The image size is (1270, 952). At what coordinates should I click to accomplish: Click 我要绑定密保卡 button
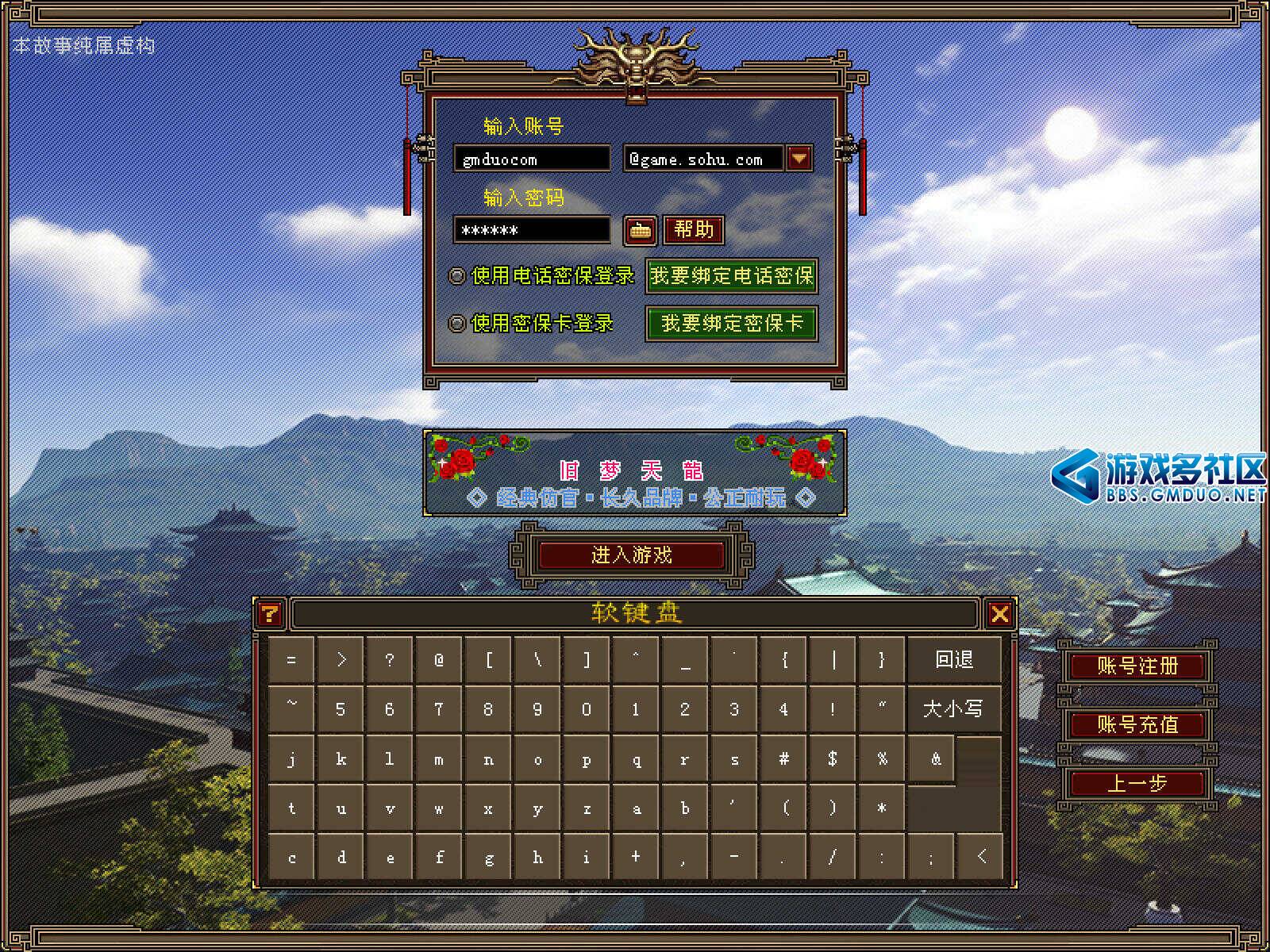(731, 324)
